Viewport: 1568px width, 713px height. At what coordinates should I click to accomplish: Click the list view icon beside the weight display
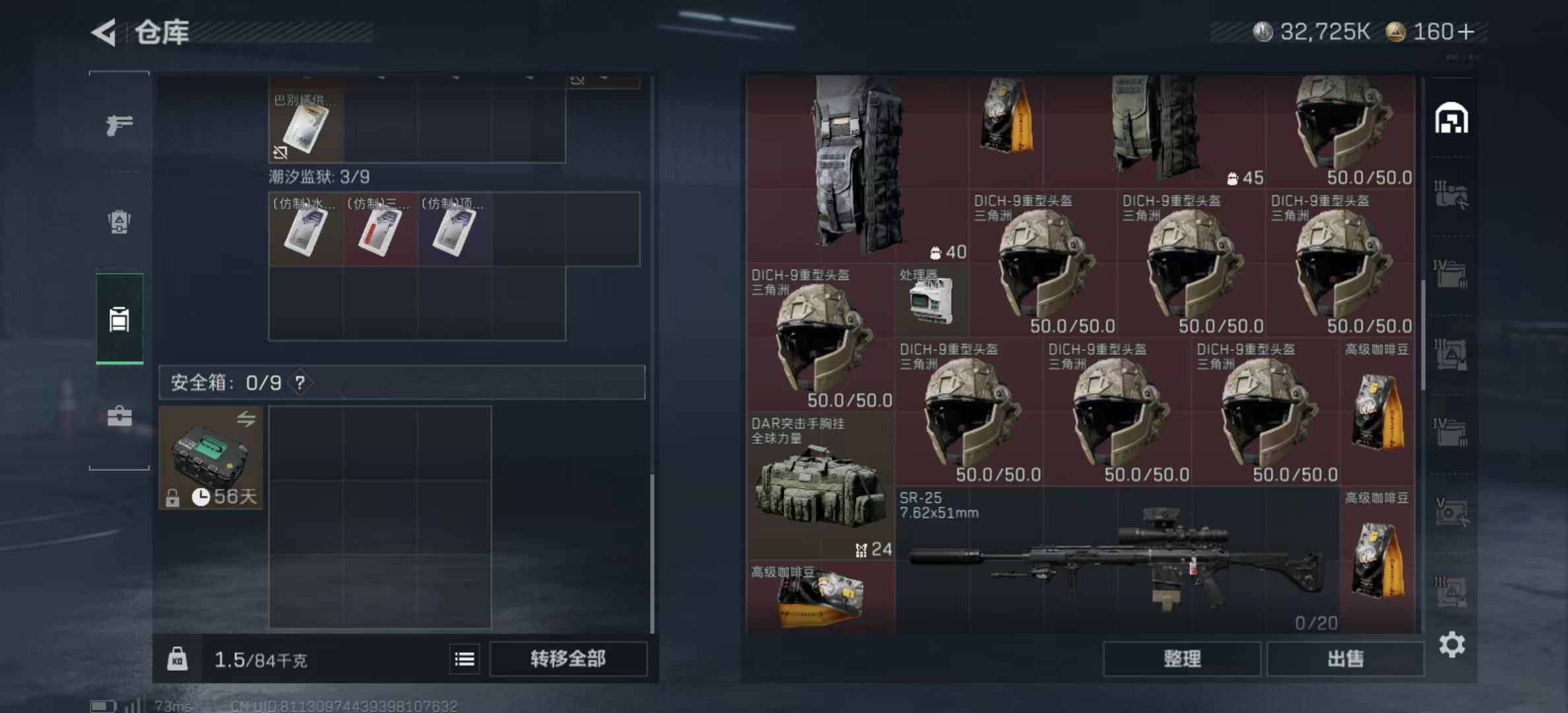coord(465,660)
